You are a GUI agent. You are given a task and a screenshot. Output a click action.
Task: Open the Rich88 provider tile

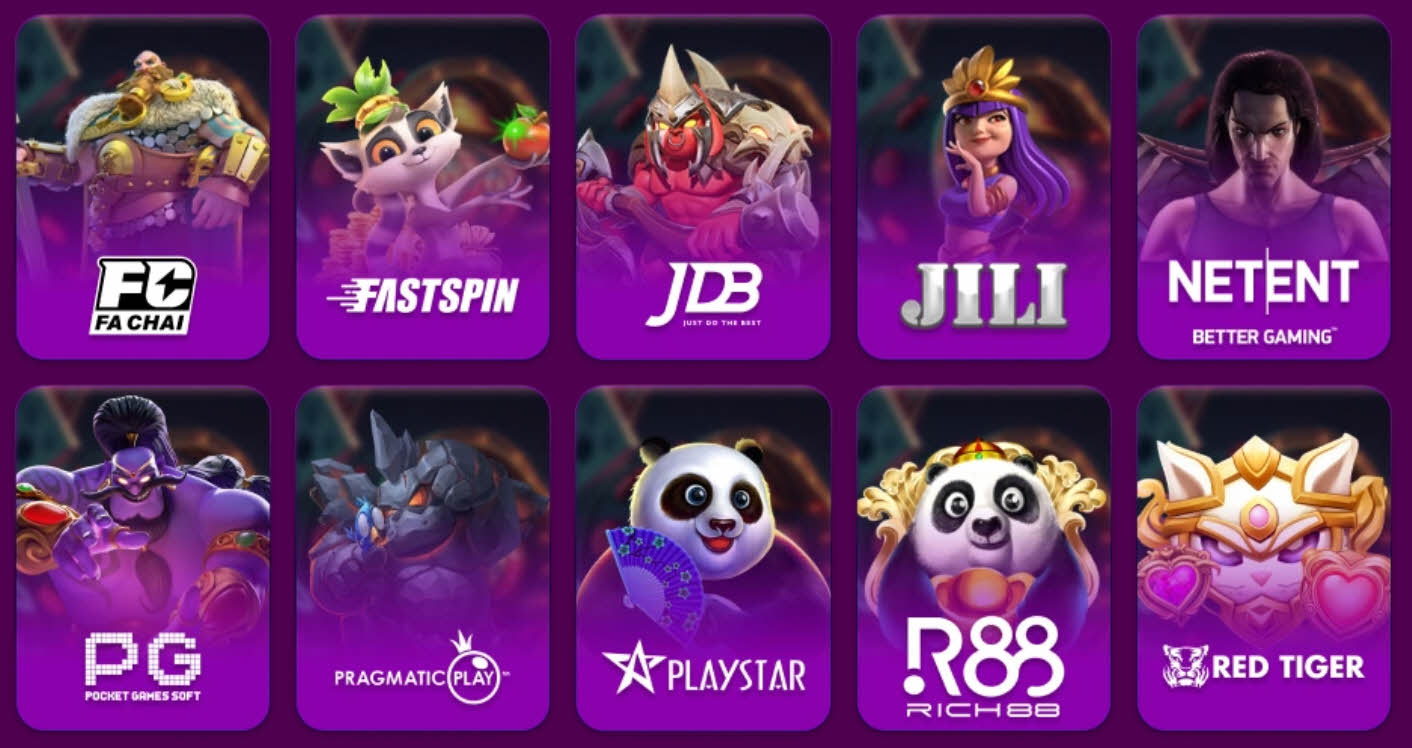pyautogui.click(x=983, y=558)
